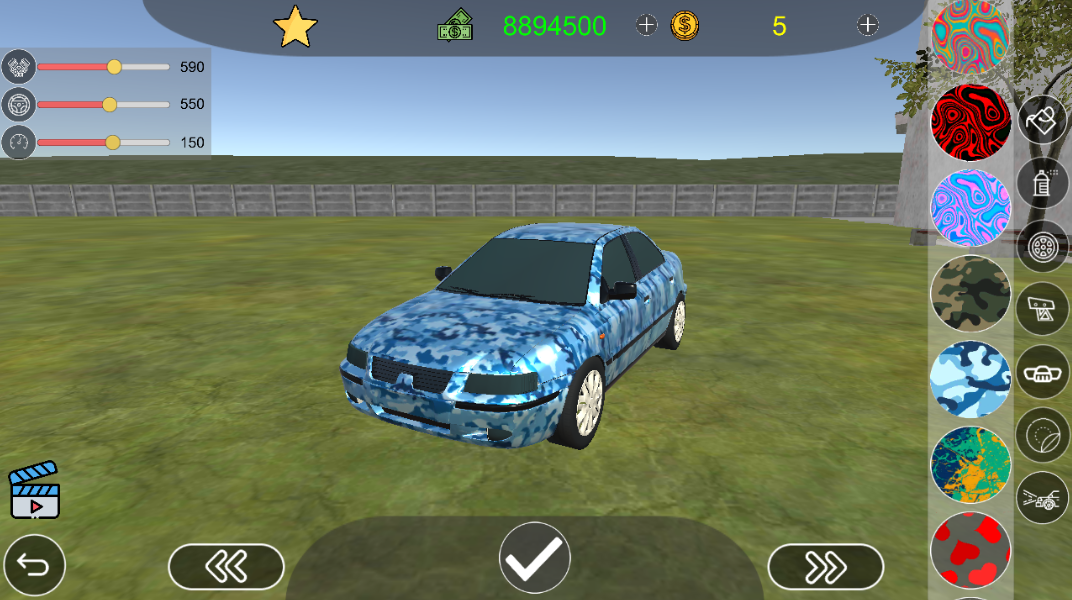Watch a video ad via clapperboard icon
Image resolution: width=1072 pixels, height=600 pixels.
click(35, 490)
